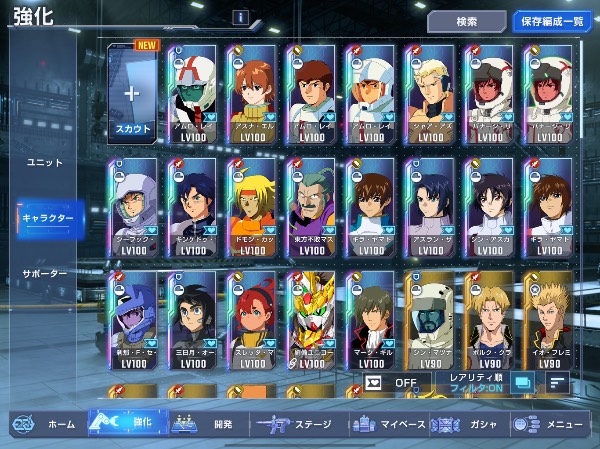Image resolution: width=600 pixels, height=449 pixels.
Task: Switch to the サポーター tab
Action: (x=45, y=273)
